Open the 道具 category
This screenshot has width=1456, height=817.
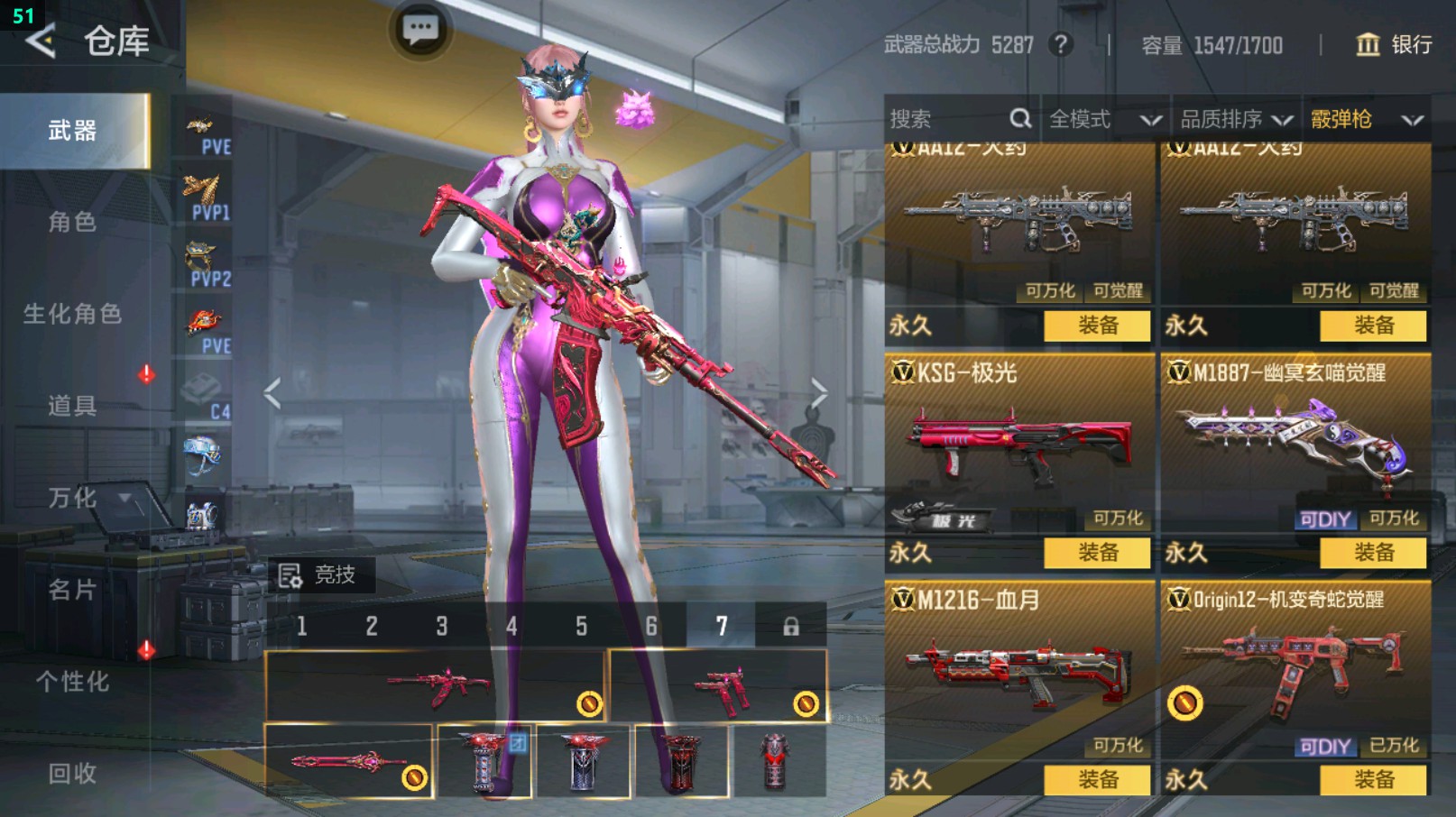coord(72,406)
